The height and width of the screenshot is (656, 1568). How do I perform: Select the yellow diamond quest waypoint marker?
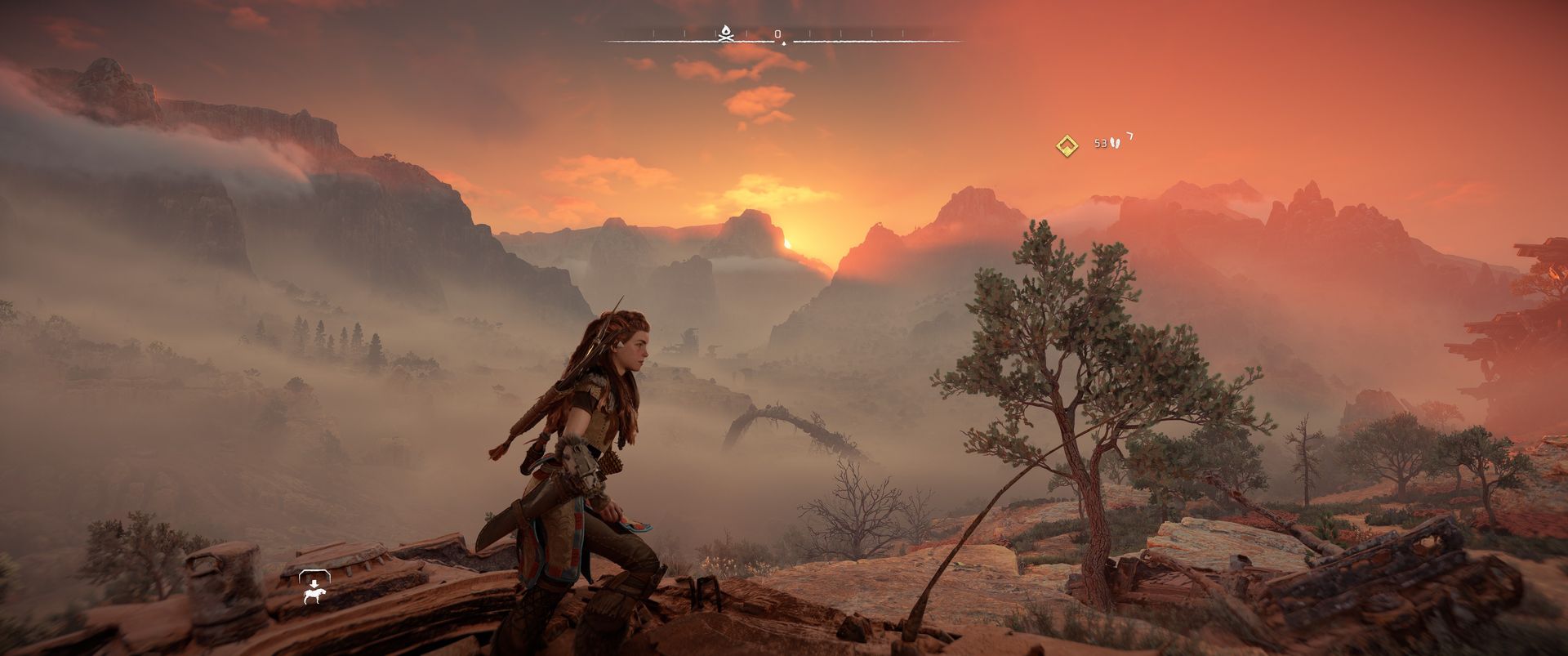click(1066, 145)
